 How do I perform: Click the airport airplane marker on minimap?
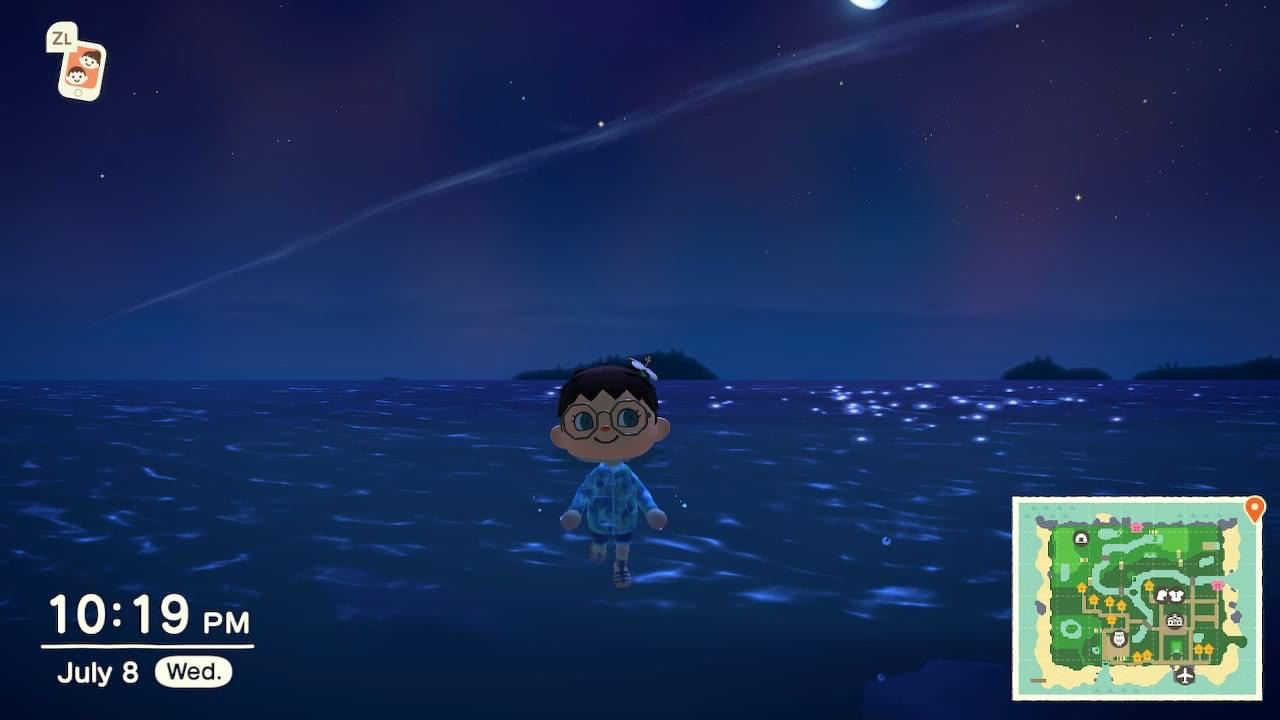[1185, 675]
